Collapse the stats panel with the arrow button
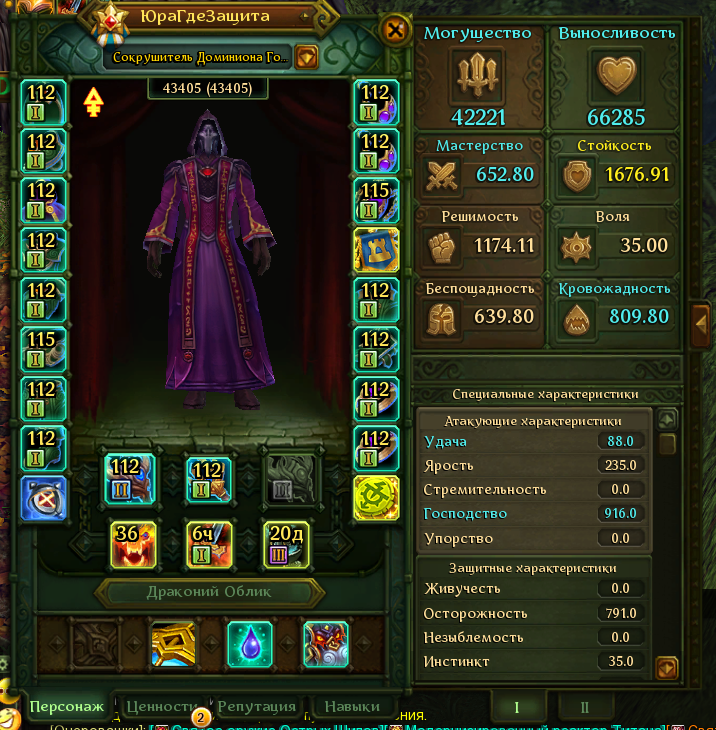This screenshot has height=730, width=716. tap(702, 322)
